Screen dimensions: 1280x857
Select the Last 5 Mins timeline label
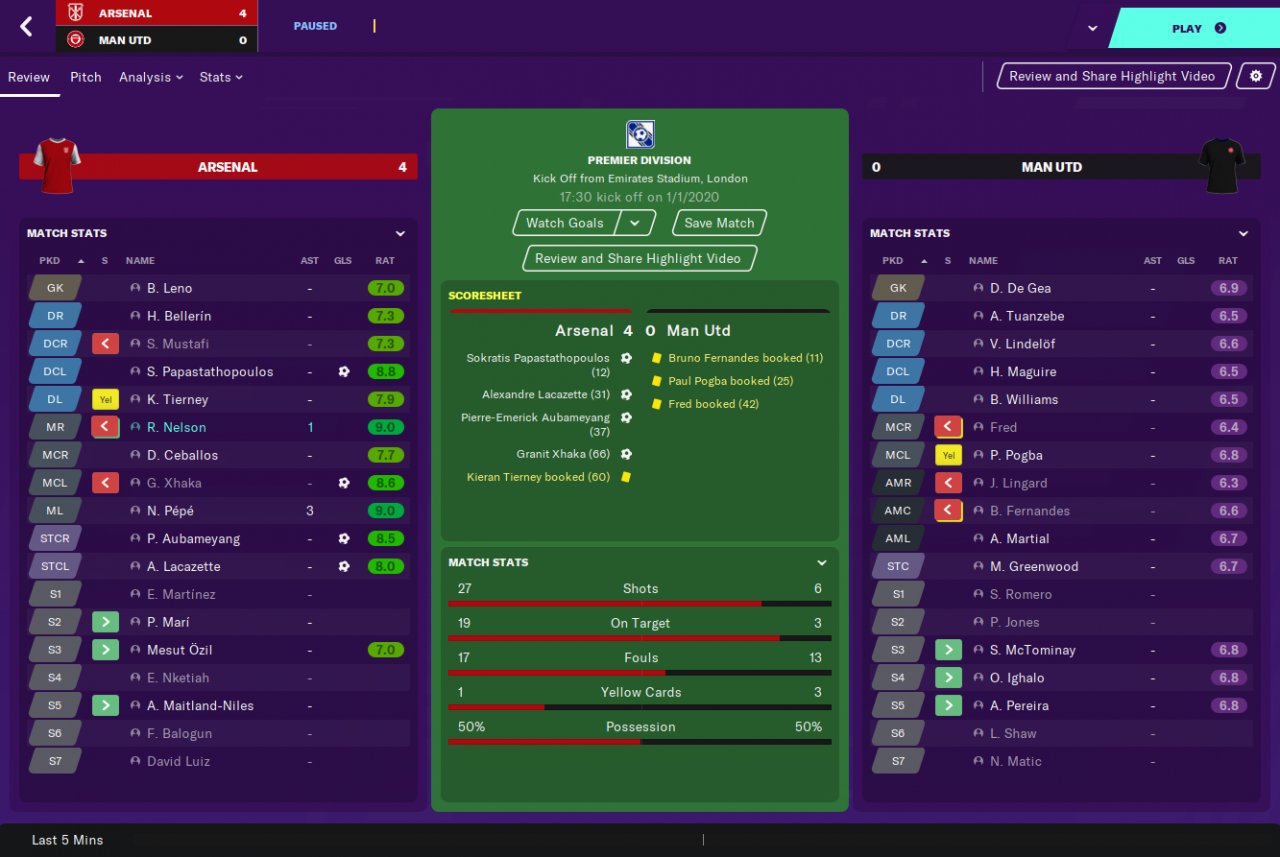tap(67, 840)
